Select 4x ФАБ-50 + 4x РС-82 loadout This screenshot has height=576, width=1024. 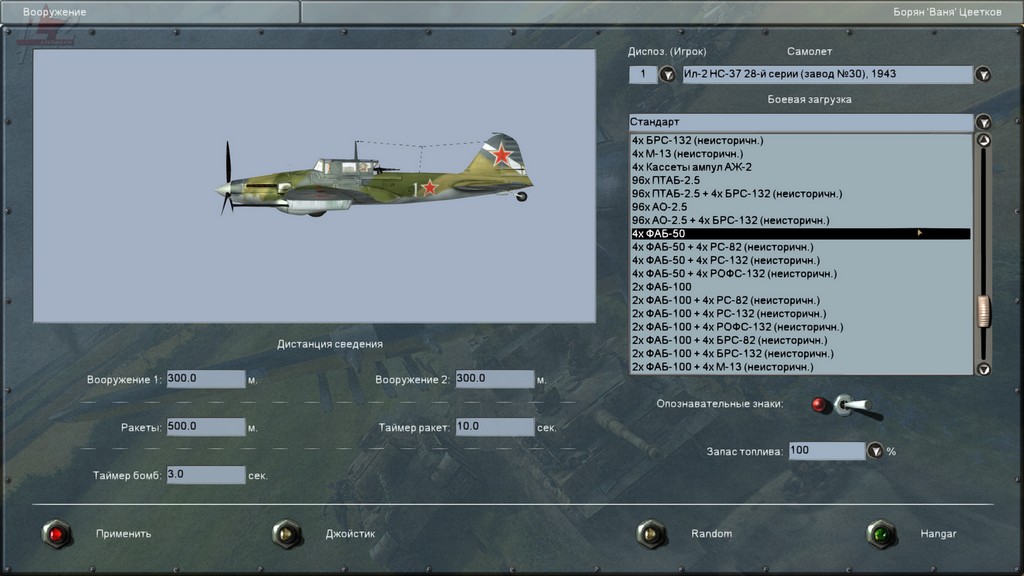(x=722, y=247)
